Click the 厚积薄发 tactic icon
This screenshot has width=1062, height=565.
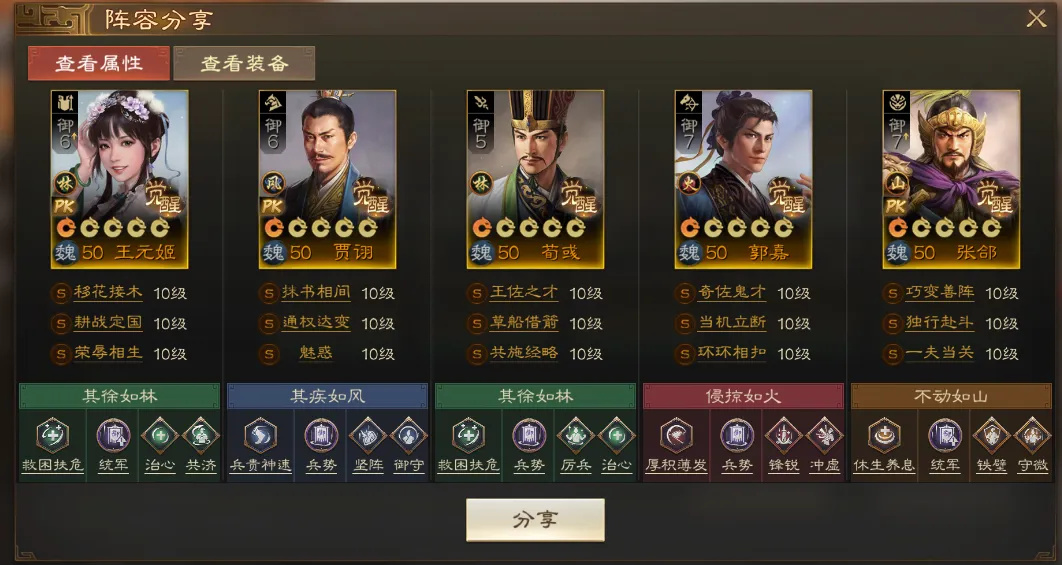pos(677,436)
